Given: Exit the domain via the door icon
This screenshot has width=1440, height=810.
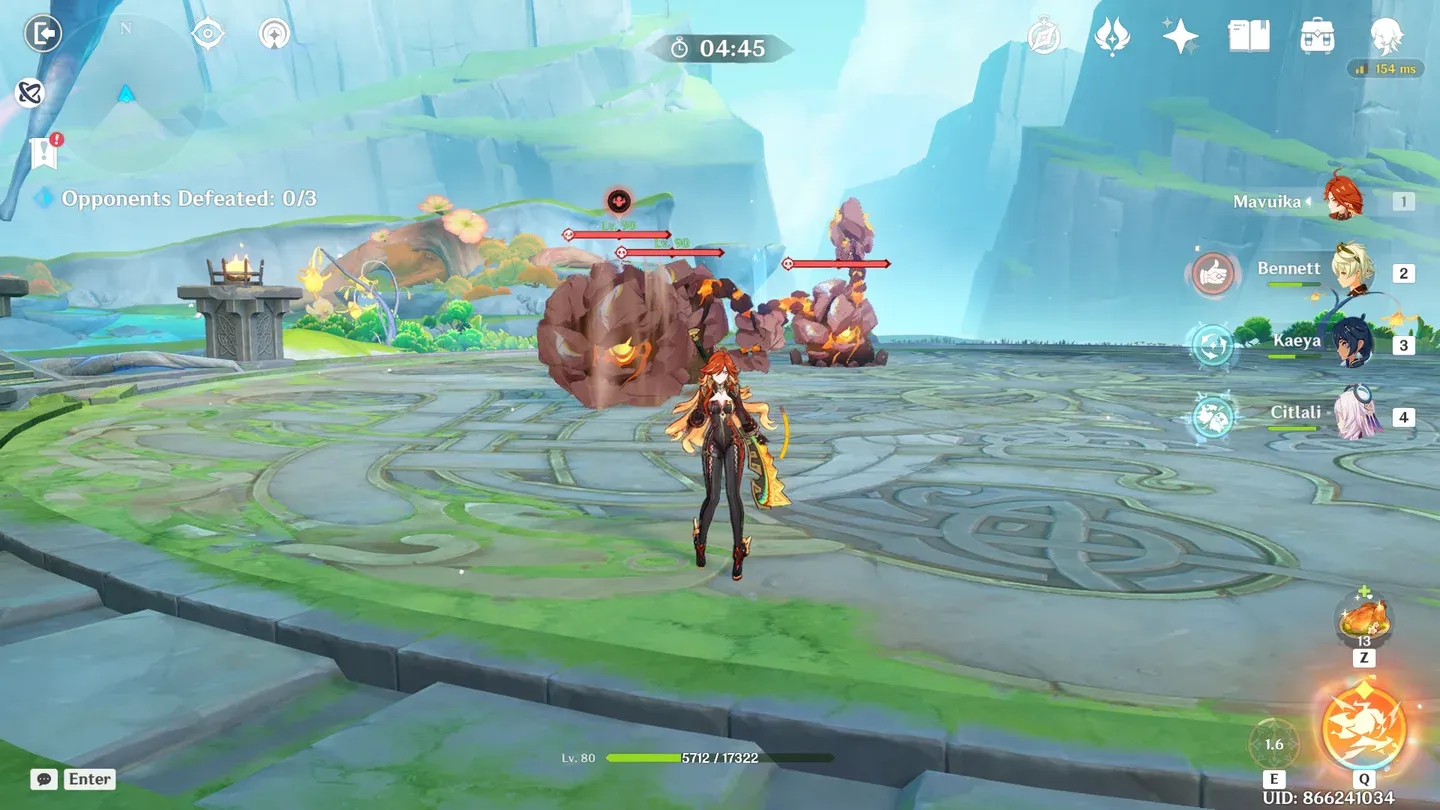Looking at the screenshot, I should 43,34.
